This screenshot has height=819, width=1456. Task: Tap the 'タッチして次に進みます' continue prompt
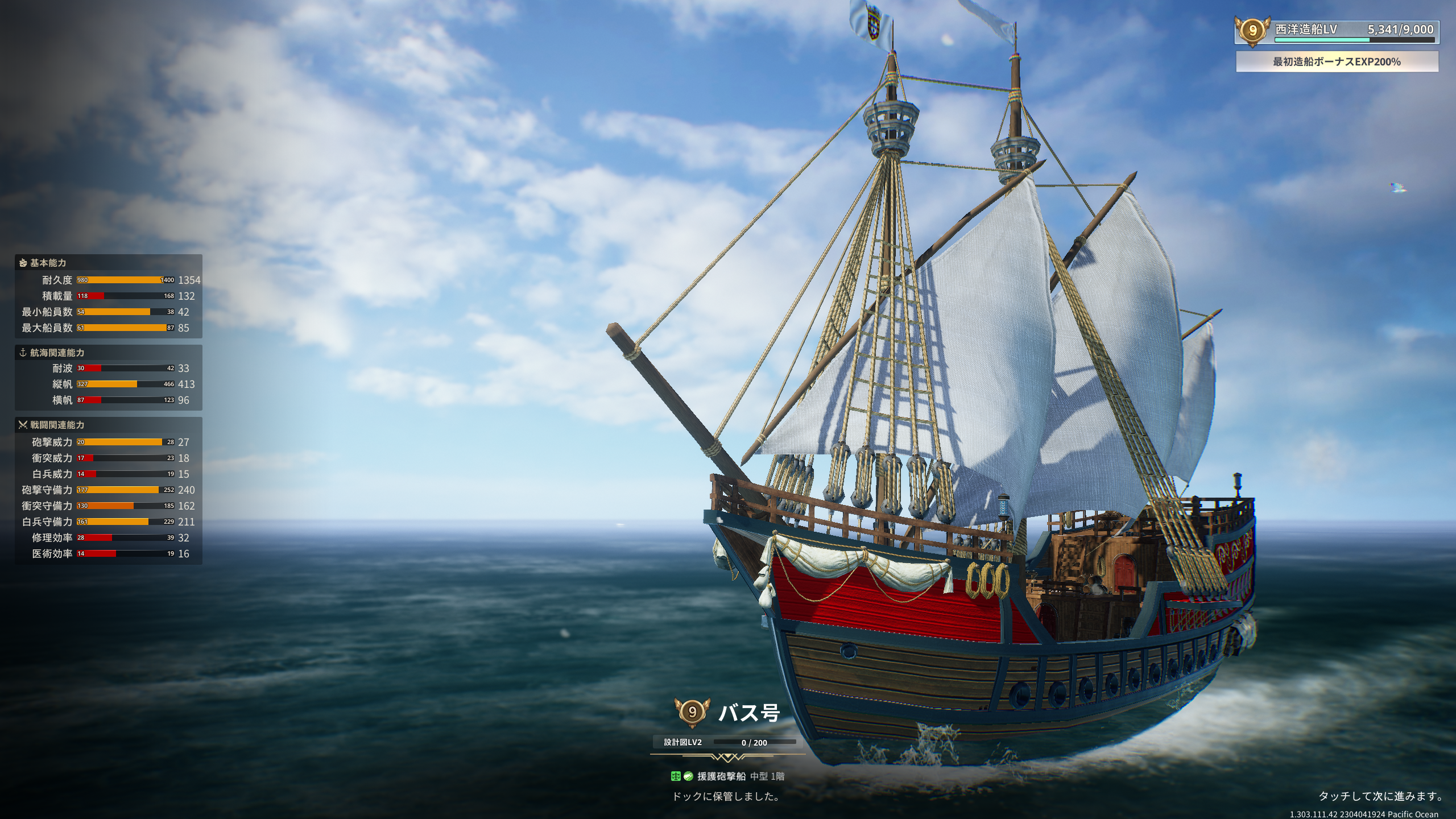pos(1380,796)
